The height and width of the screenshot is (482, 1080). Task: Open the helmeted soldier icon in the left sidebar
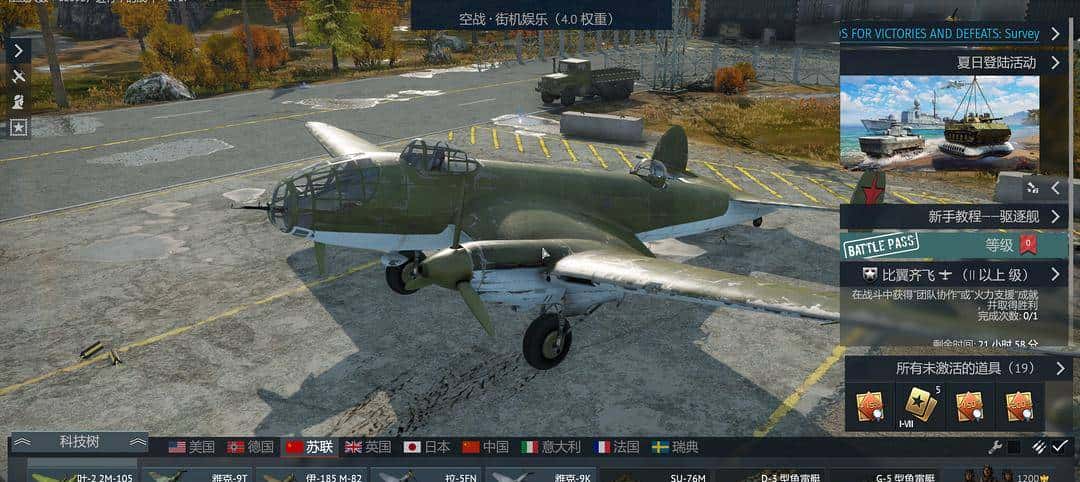[18, 102]
